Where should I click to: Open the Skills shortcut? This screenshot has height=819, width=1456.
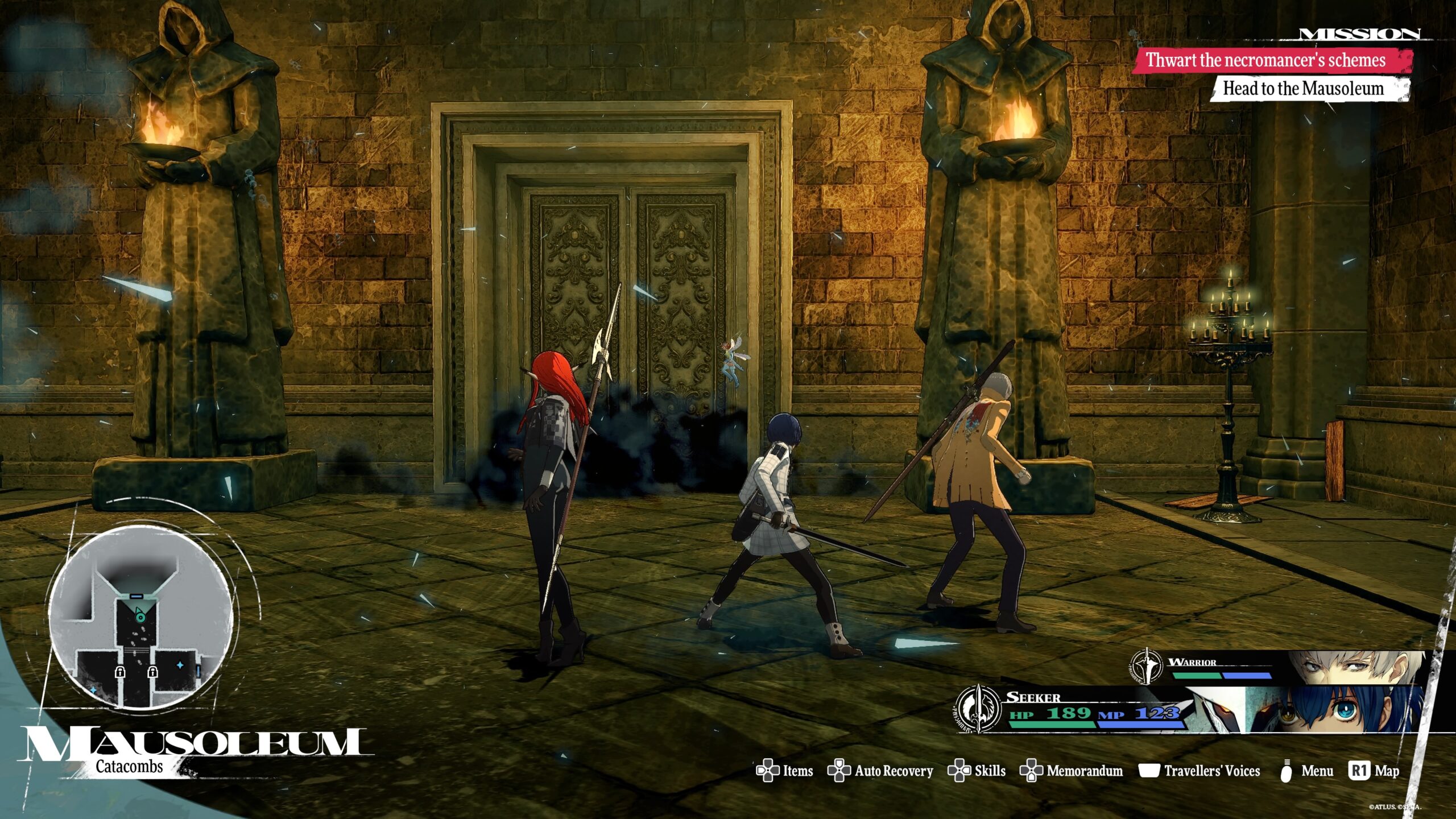[x=977, y=771]
